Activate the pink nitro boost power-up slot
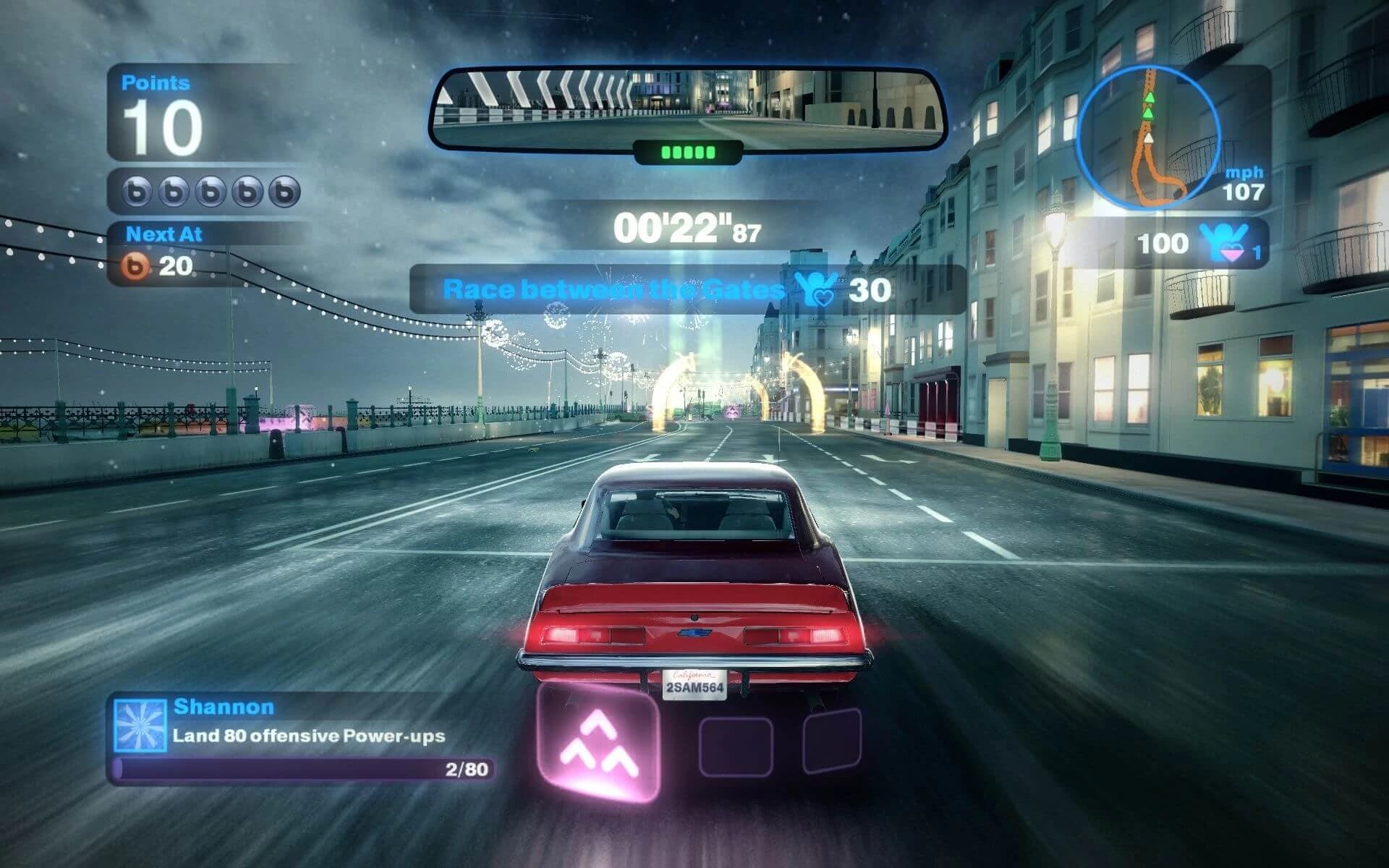This screenshot has width=1389, height=868. coord(599,744)
